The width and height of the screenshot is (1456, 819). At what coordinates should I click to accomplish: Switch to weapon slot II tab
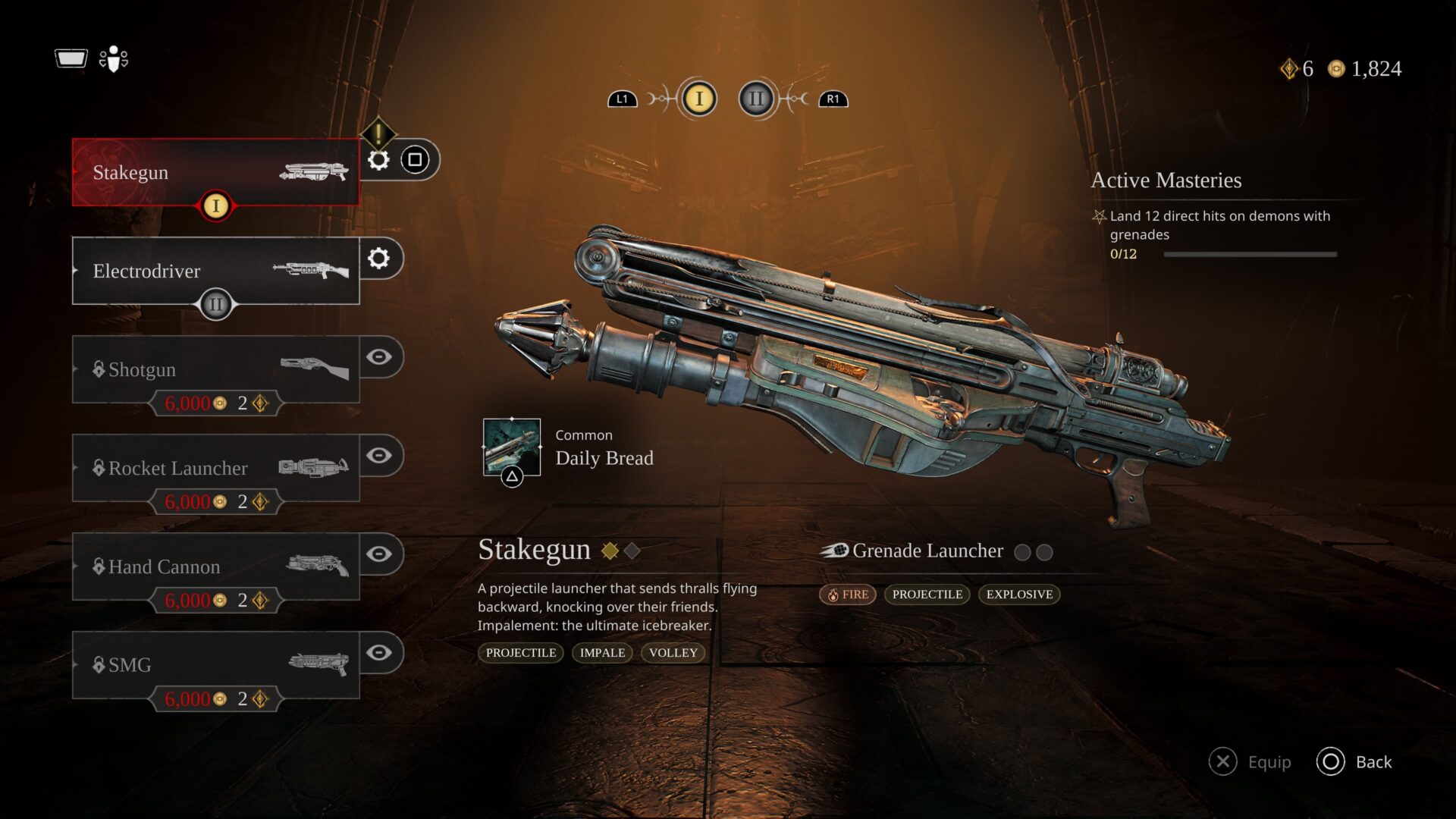[756, 99]
